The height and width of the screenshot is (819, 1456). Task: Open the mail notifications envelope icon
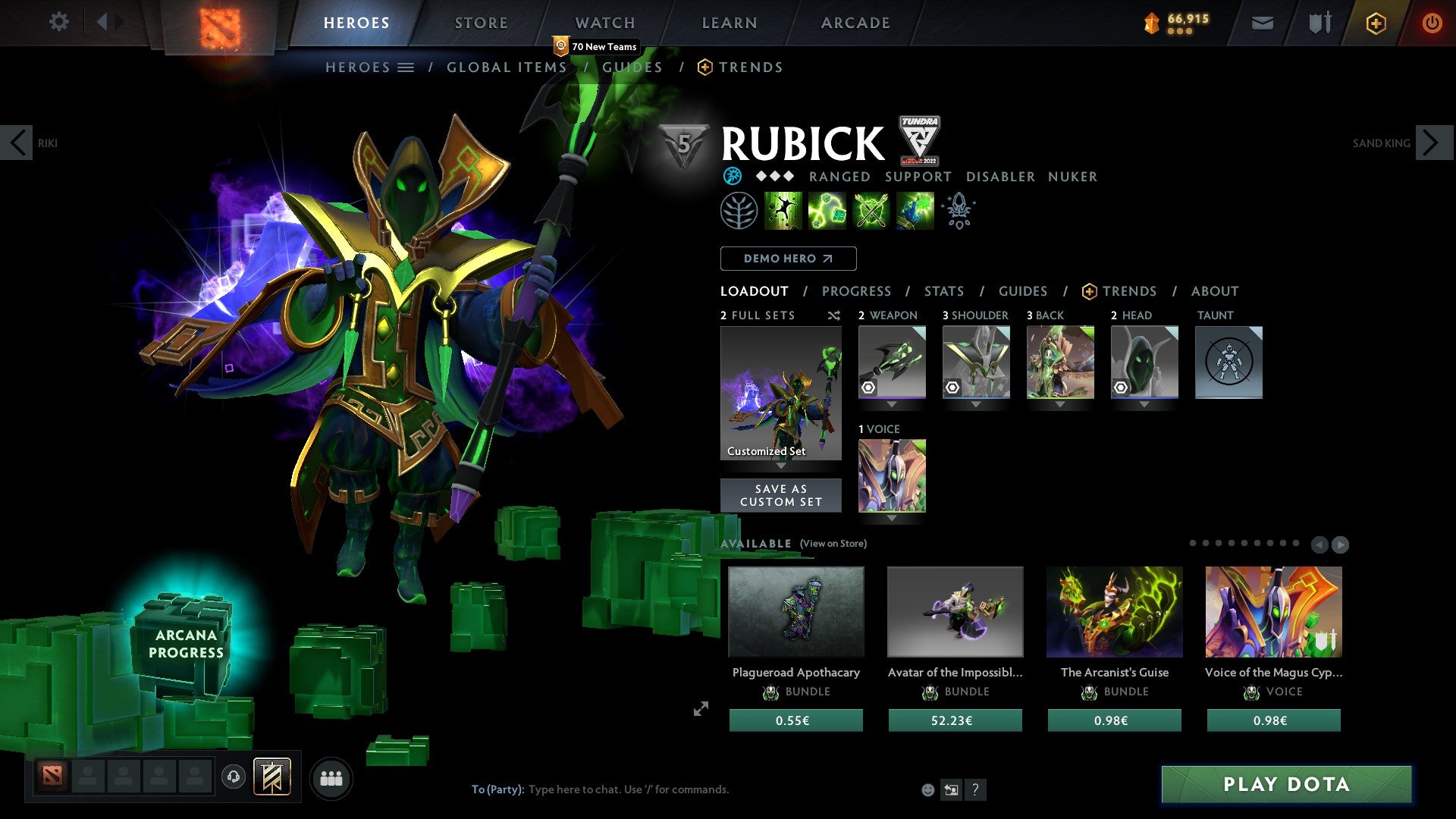pos(1262,23)
